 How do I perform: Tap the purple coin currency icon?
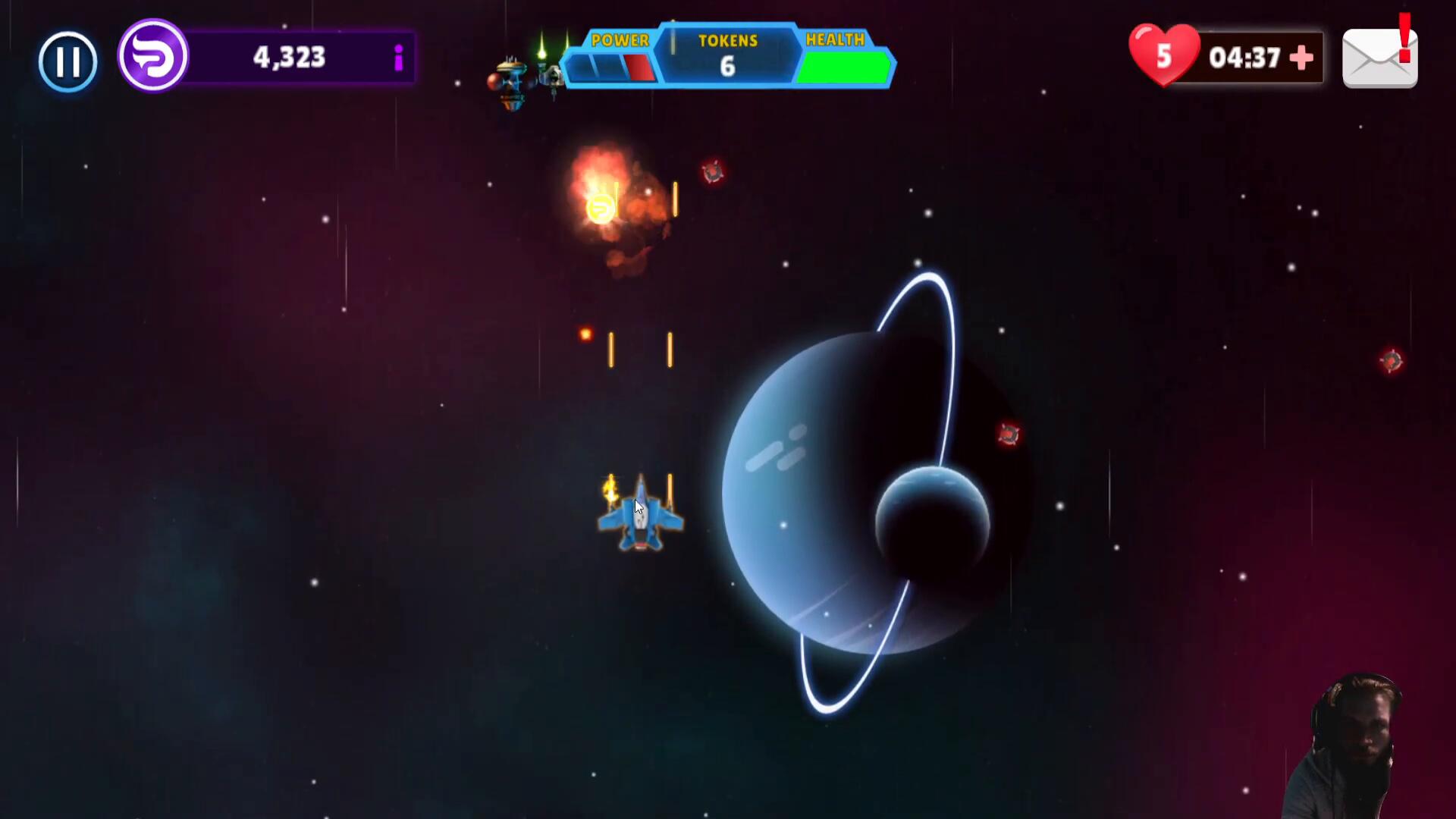pos(153,56)
